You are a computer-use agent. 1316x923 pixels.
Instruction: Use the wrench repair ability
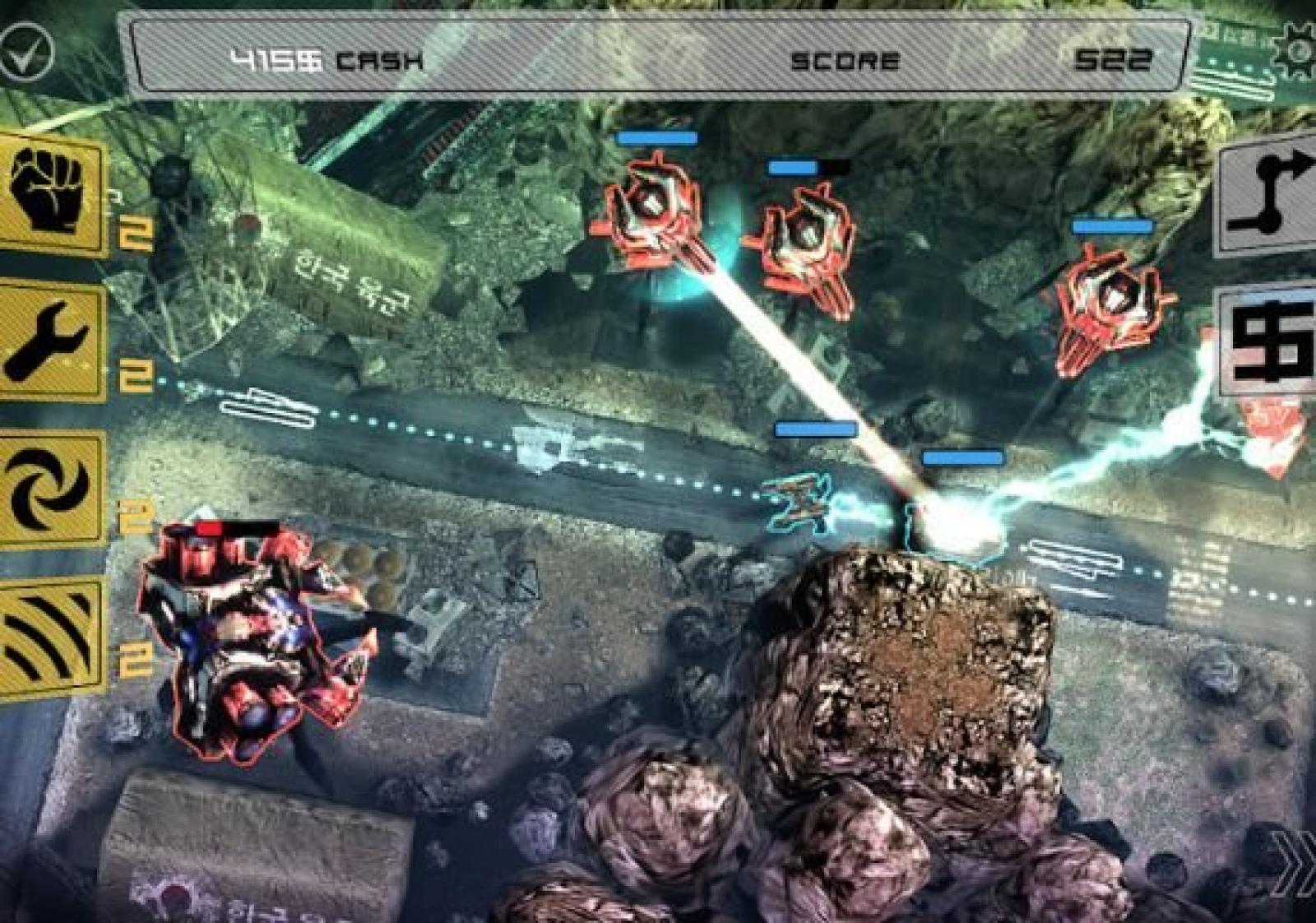pos(51,341)
